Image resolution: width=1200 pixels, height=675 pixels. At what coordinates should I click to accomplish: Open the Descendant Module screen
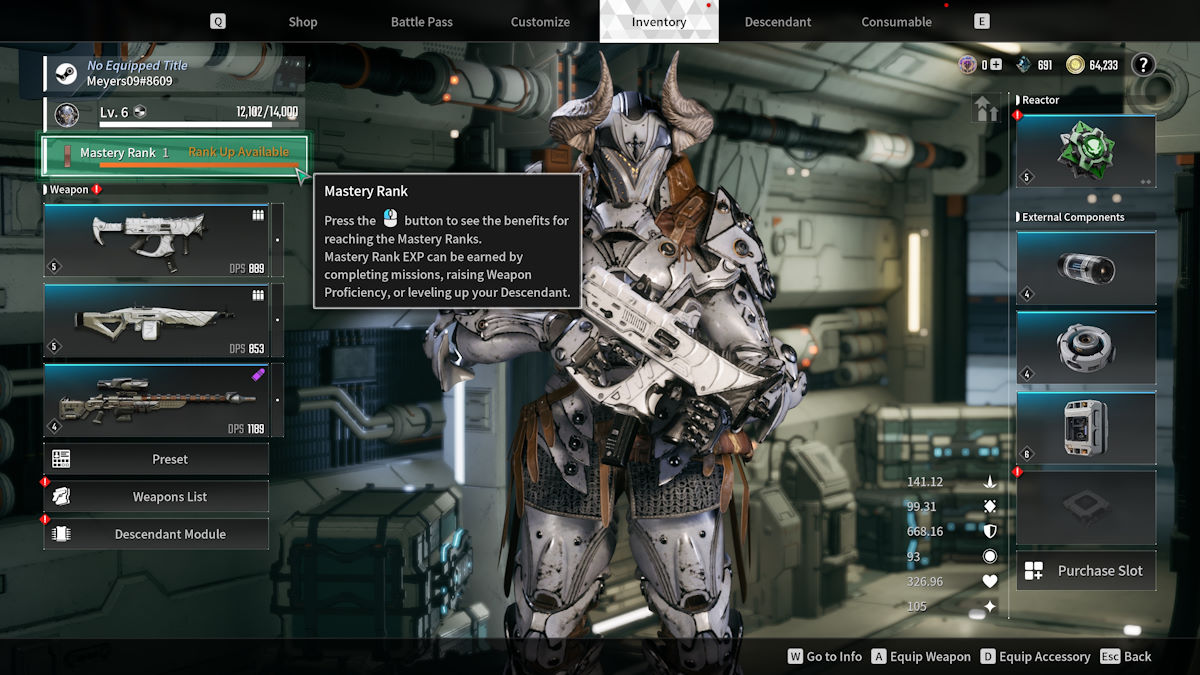pyautogui.click(x=169, y=534)
